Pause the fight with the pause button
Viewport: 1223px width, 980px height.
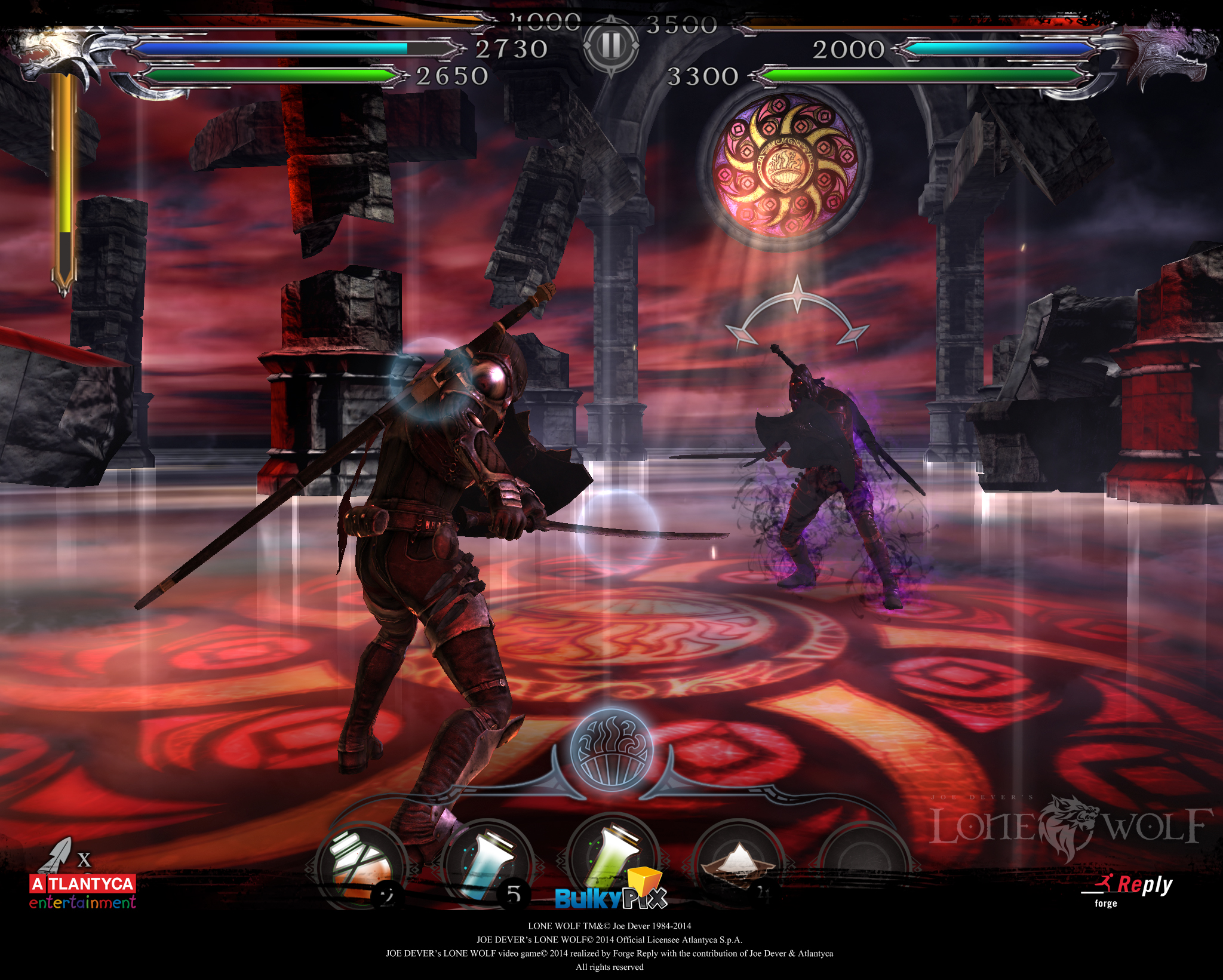(610, 46)
